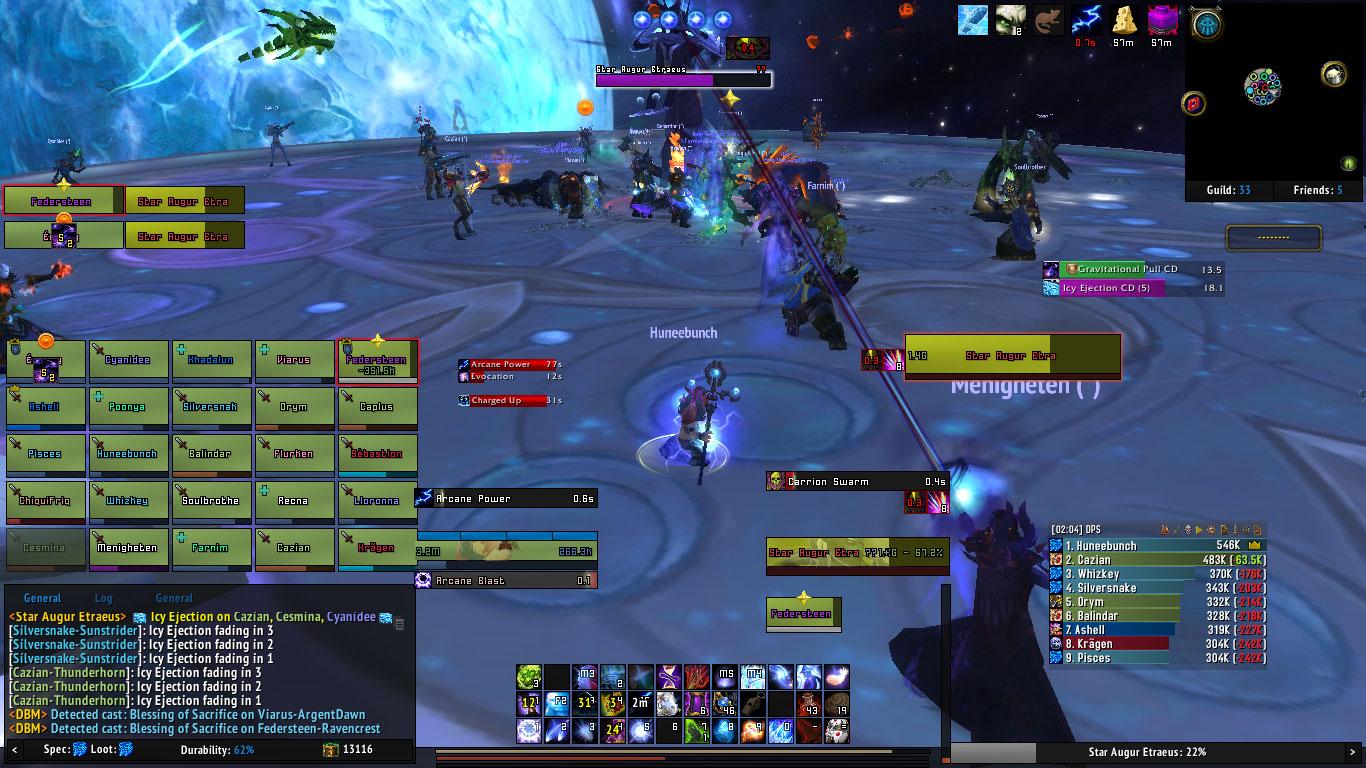The image size is (1366, 768).
Task: Select the rat buff icon
Action: (1048, 20)
